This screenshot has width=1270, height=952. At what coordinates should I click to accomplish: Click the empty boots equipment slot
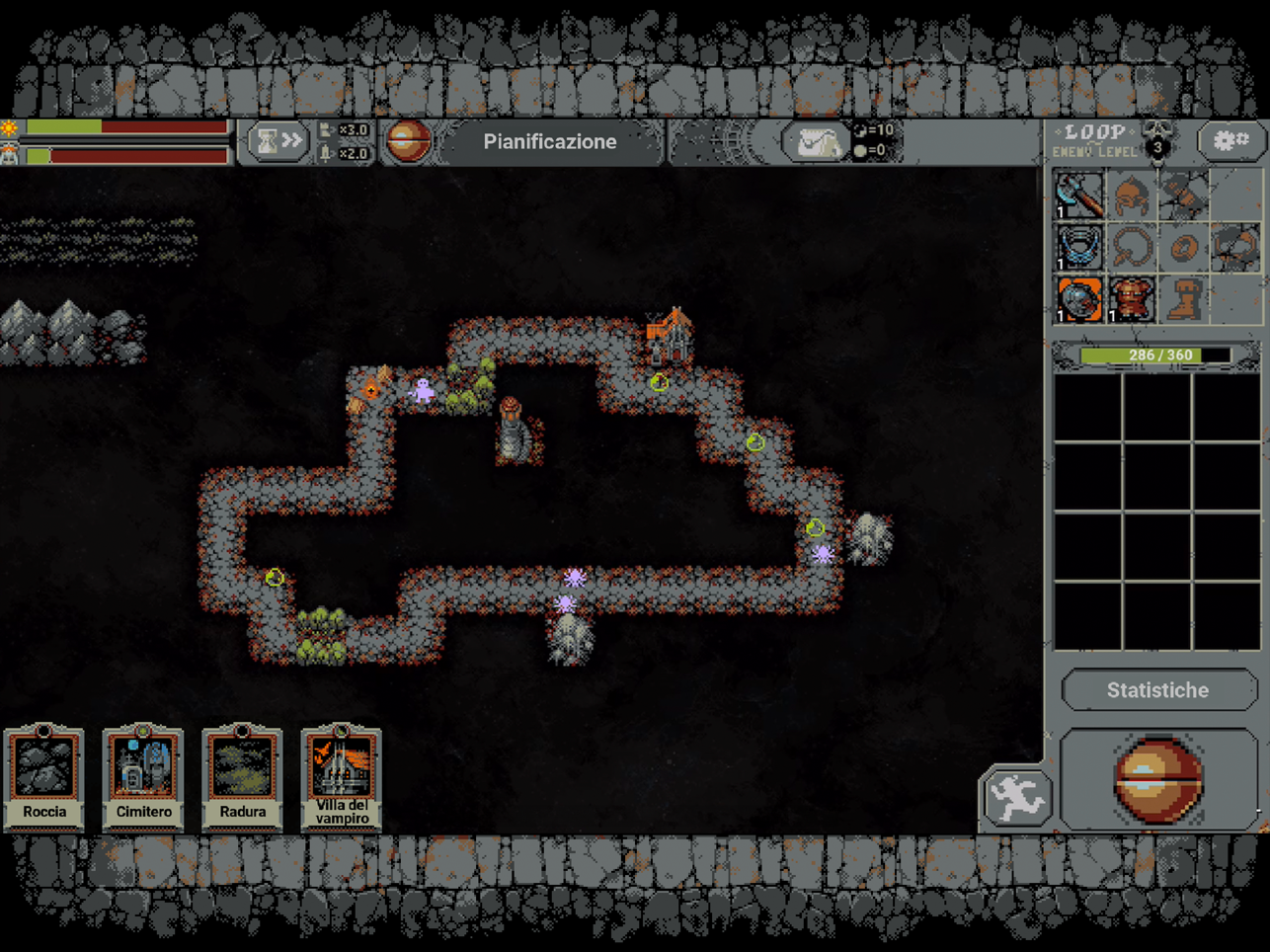click(x=1183, y=298)
